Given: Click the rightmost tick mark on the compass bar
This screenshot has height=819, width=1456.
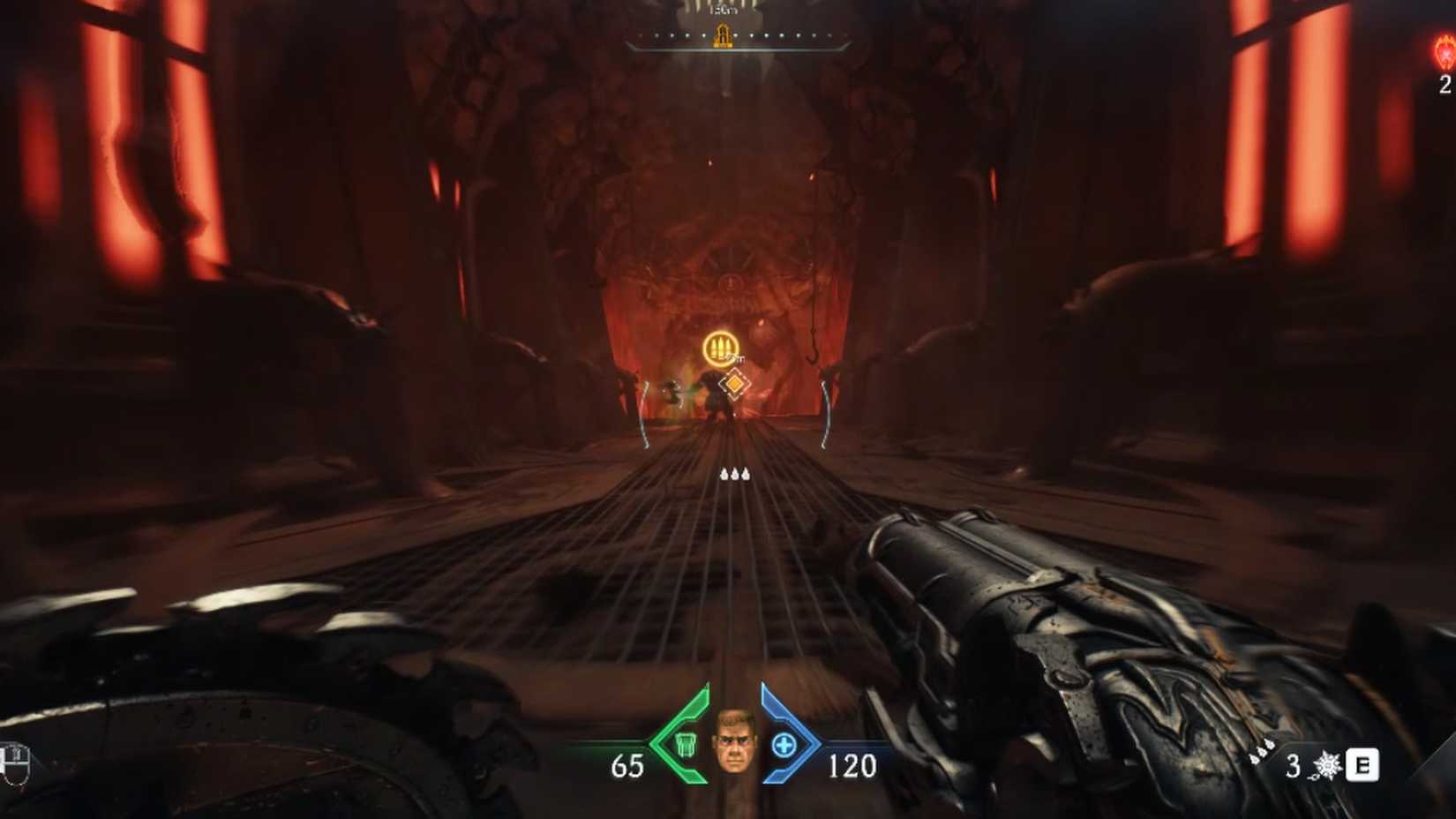Looking at the screenshot, I should click(829, 35).
